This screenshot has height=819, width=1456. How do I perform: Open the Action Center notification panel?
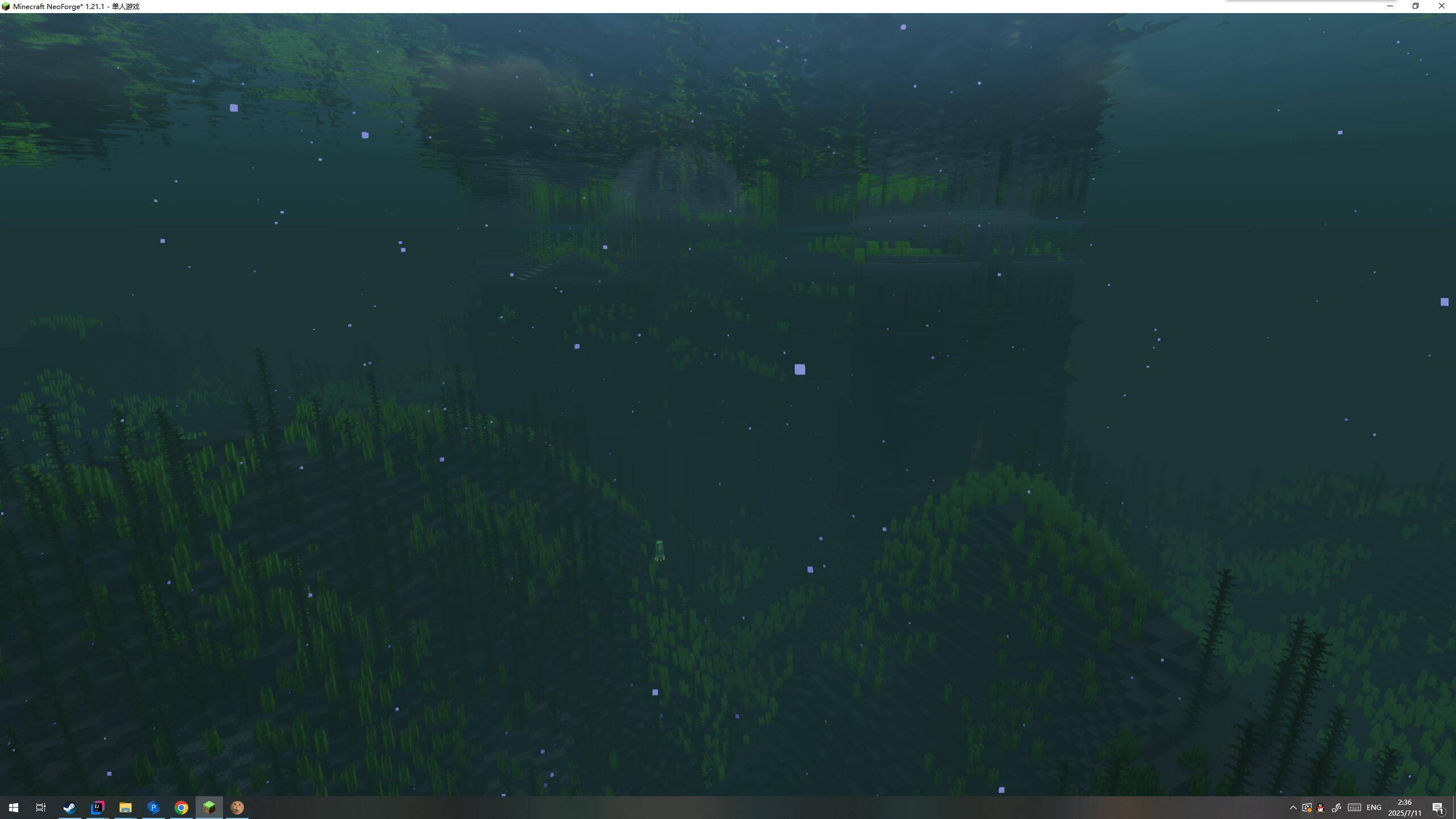1440,808
